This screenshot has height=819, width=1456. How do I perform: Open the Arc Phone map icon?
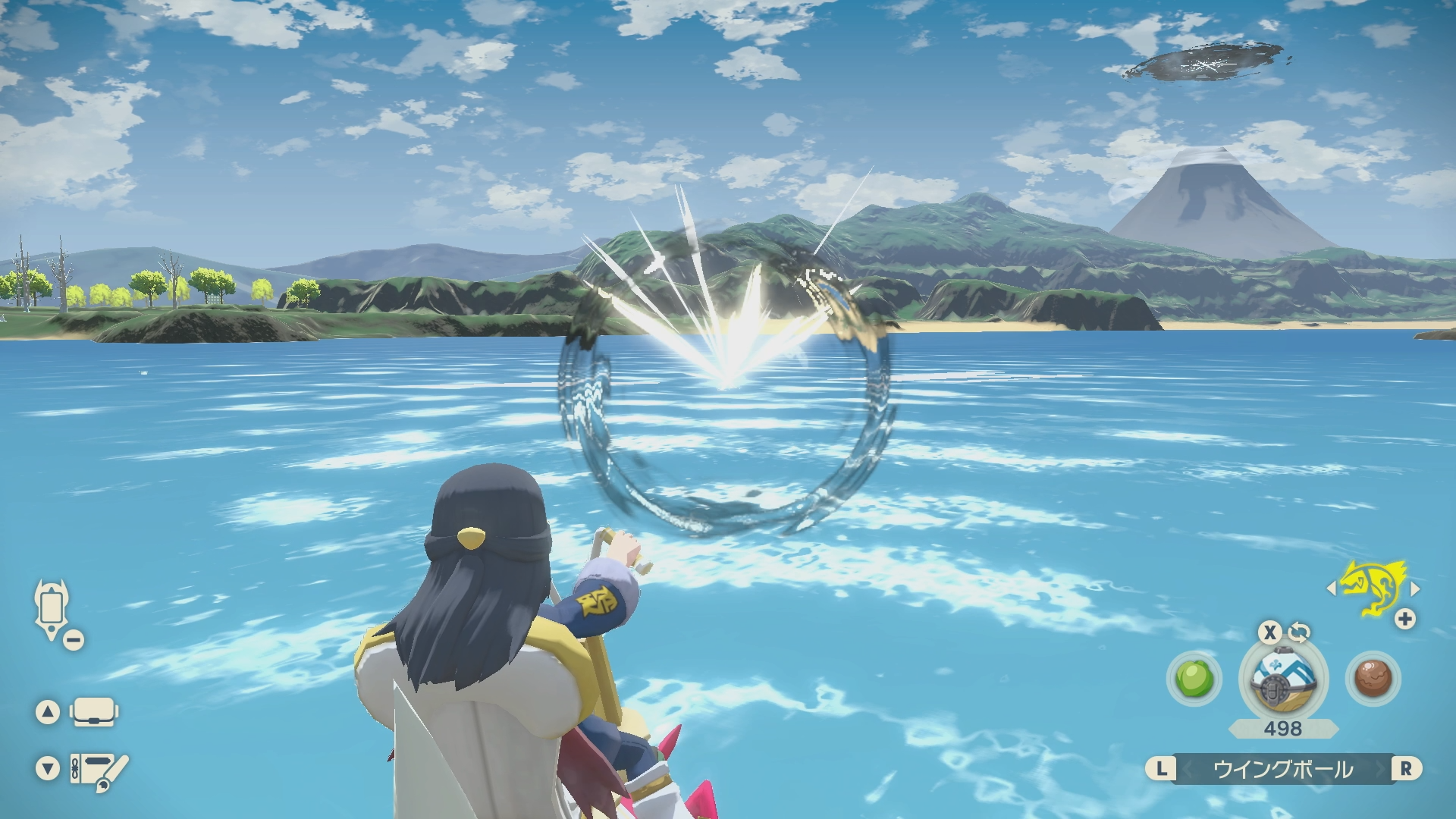[52, 609]
